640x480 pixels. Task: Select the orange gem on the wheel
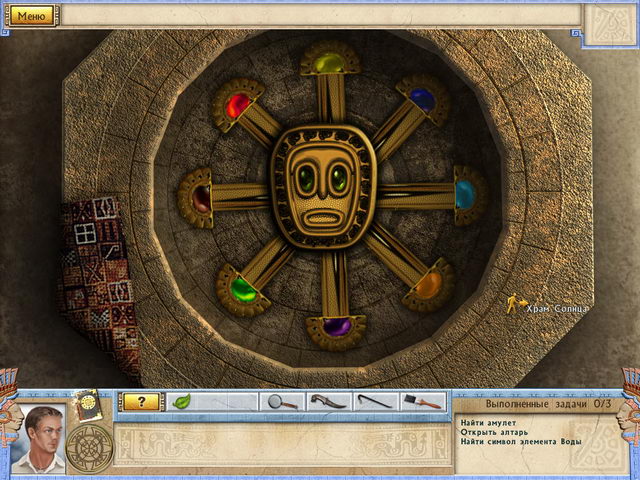pyautogui.click(x=428, y=287)
